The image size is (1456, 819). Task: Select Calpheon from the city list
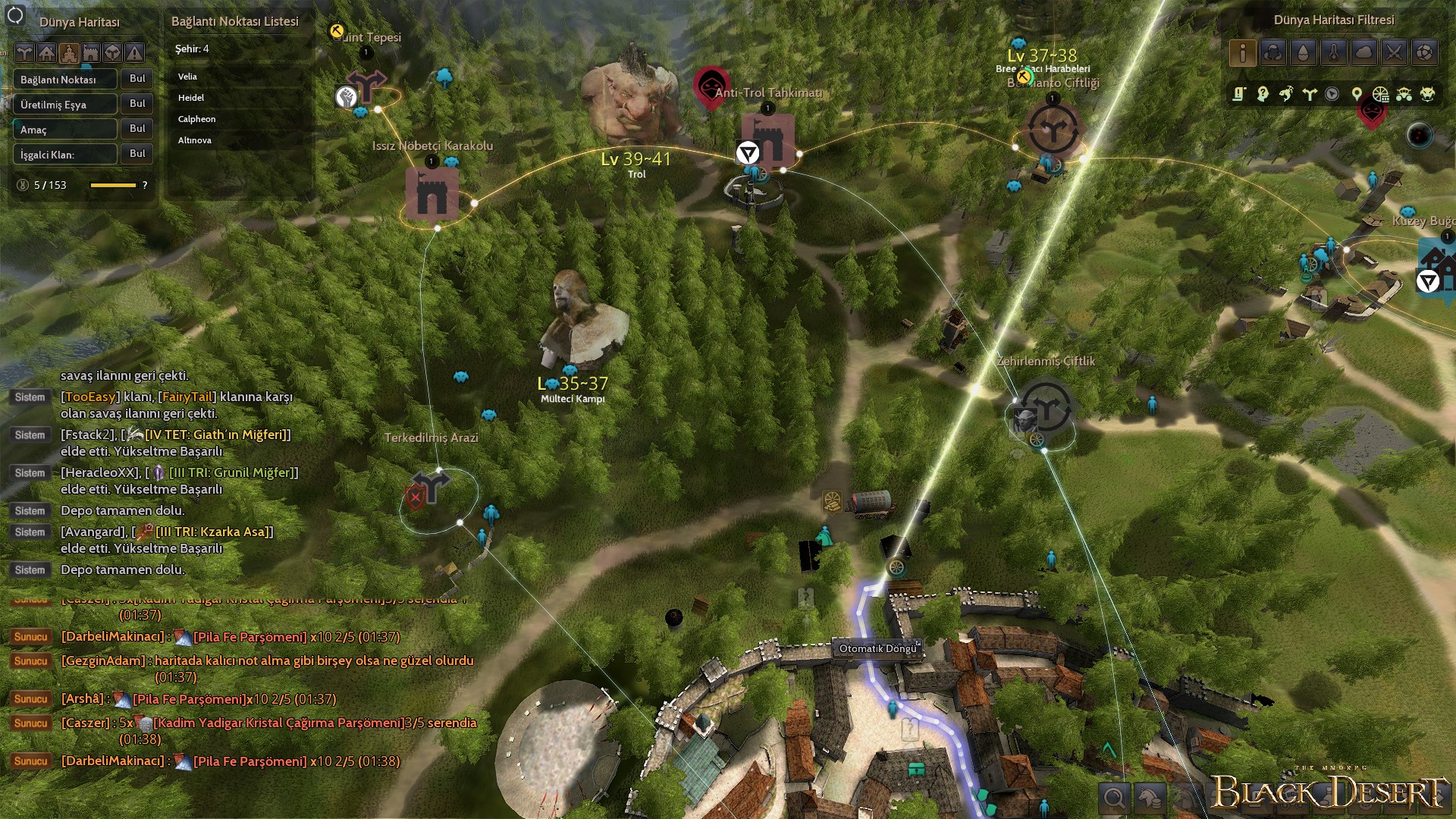coord(196,119)
